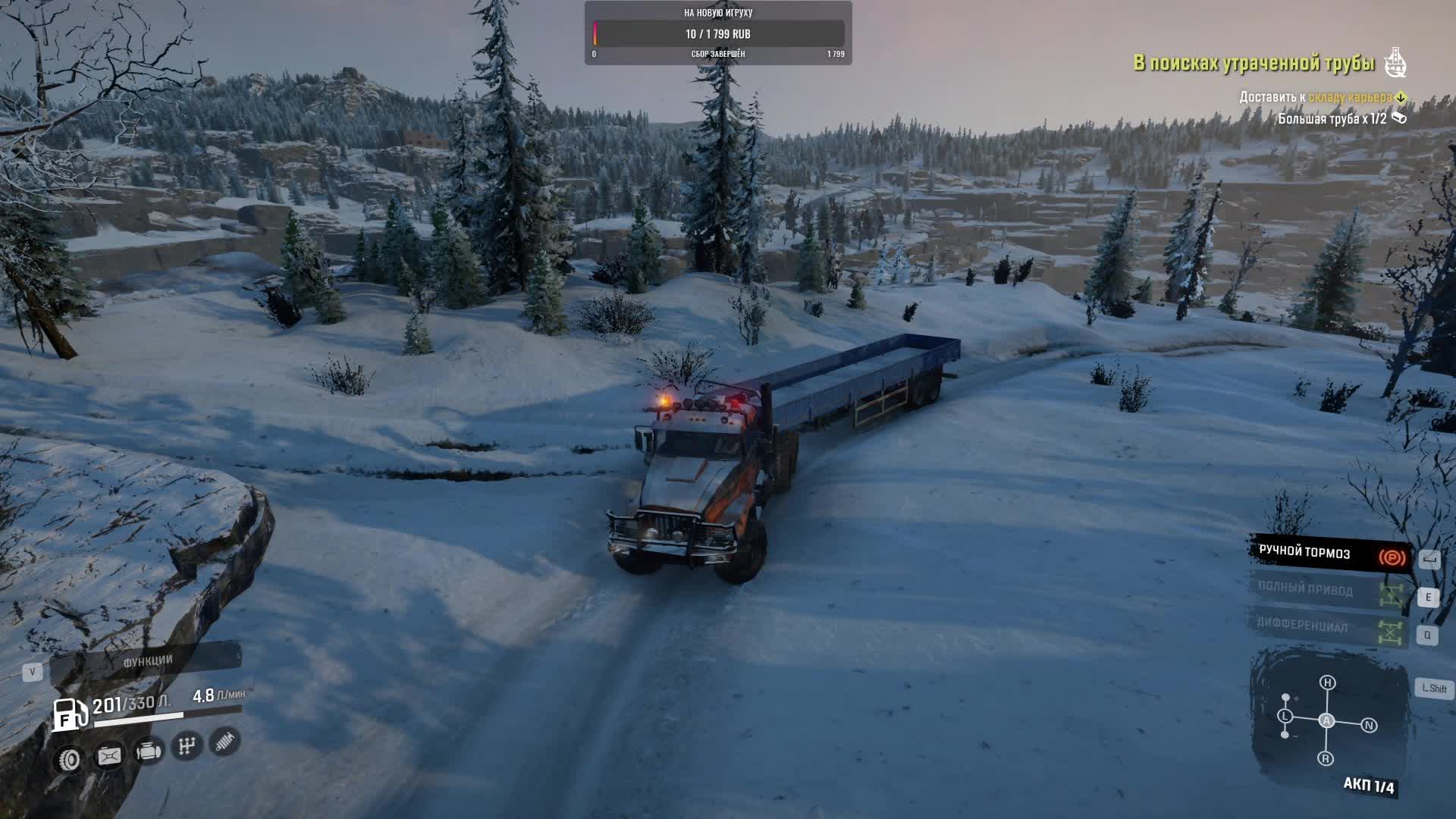
Task: Click the suspension spring status icon
Action: 224,741
